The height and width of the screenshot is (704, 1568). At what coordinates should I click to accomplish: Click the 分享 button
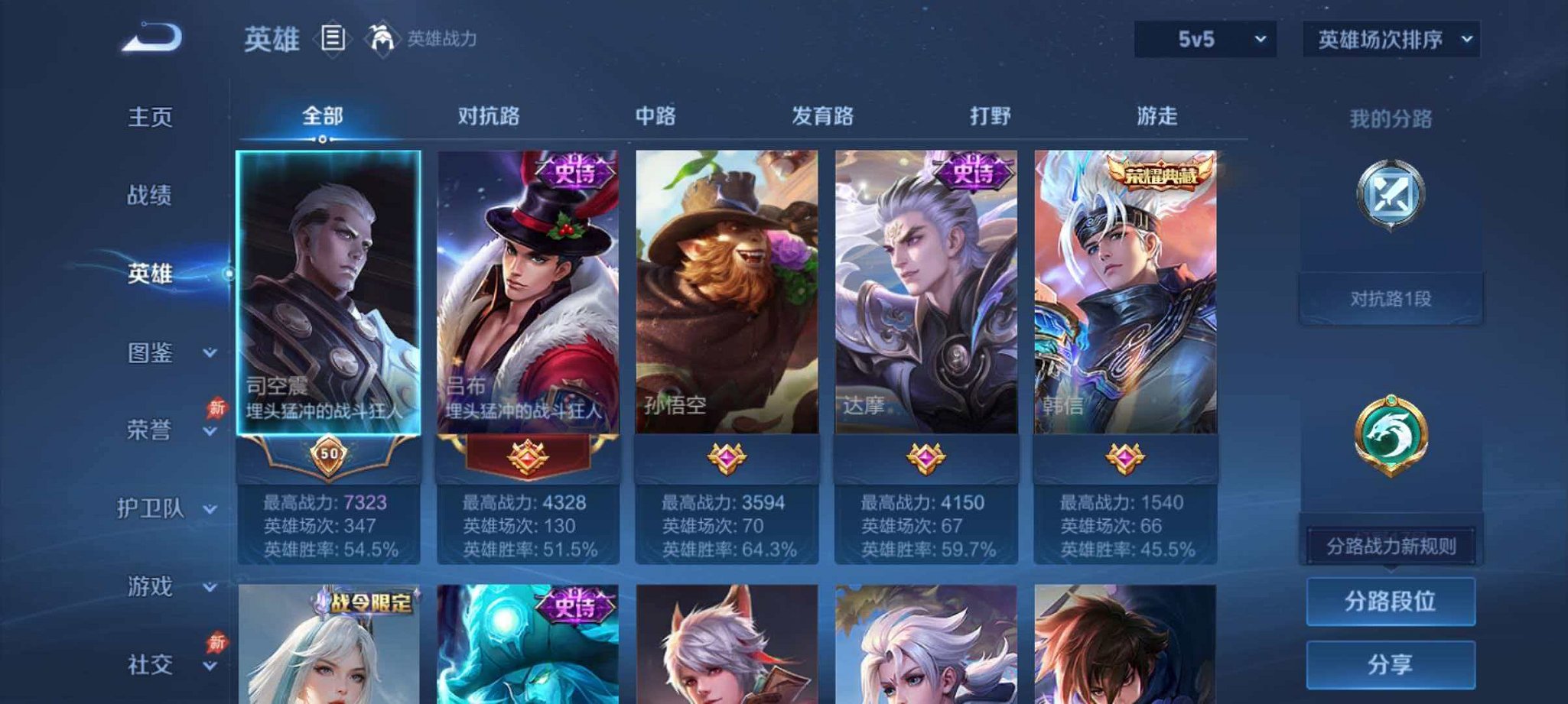(x=1390, y=666)
